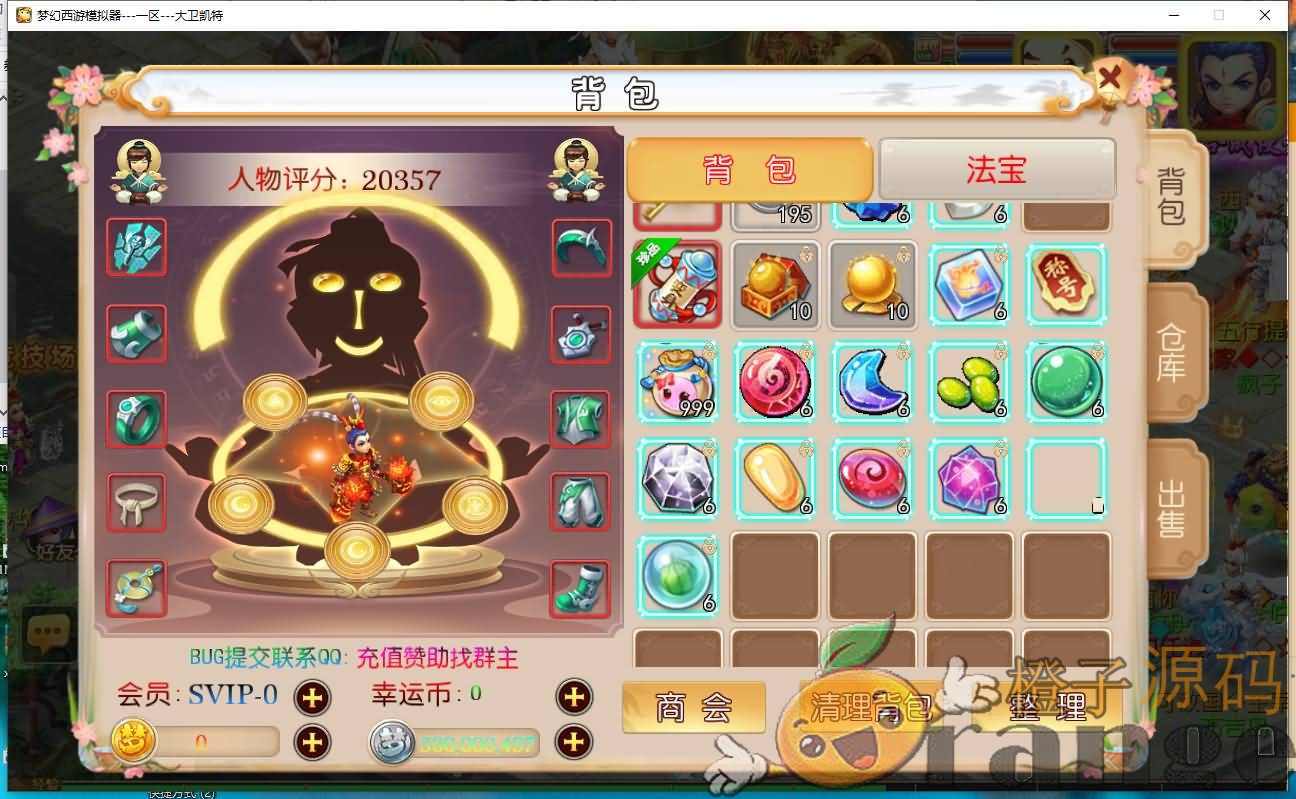This screenshot has height=799, width=1296.
Task: Click the blue crescent moon item
Action: pyautogui.click(x=872, y=381)
